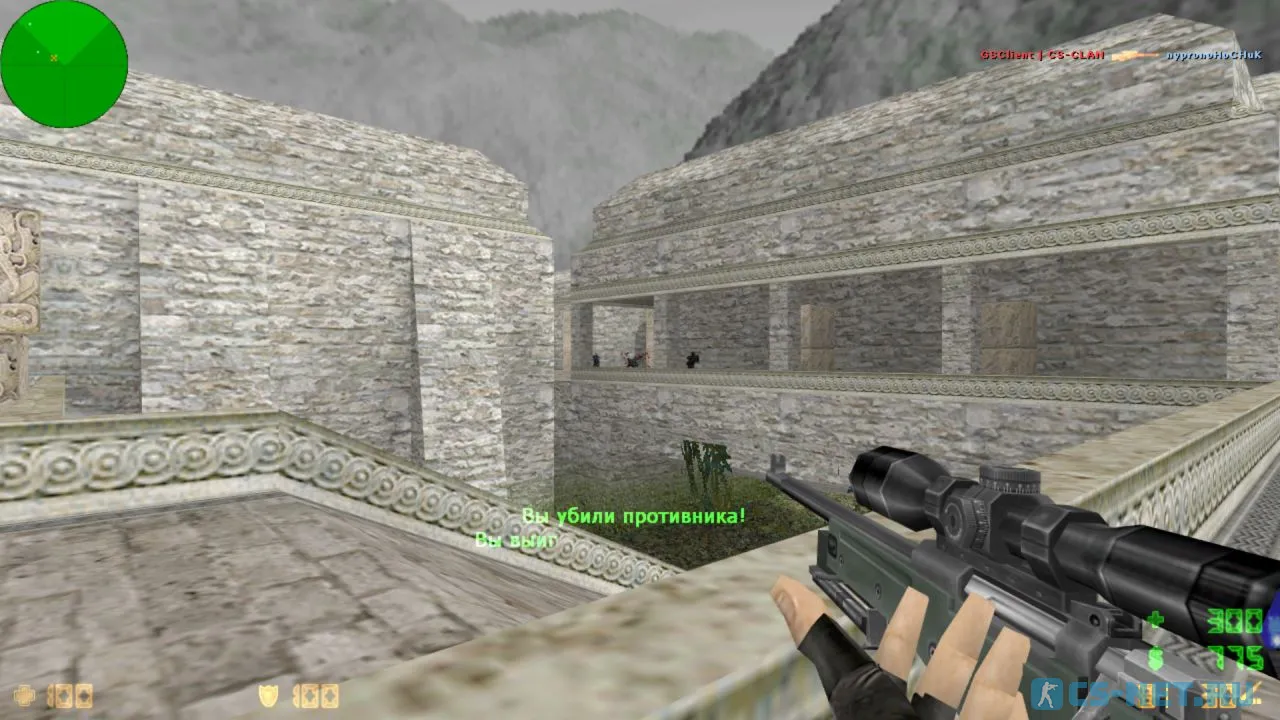This screenshot has width=1280, height=720.
Task: Click the message Вы убили противника!
Action: point(633,517)
